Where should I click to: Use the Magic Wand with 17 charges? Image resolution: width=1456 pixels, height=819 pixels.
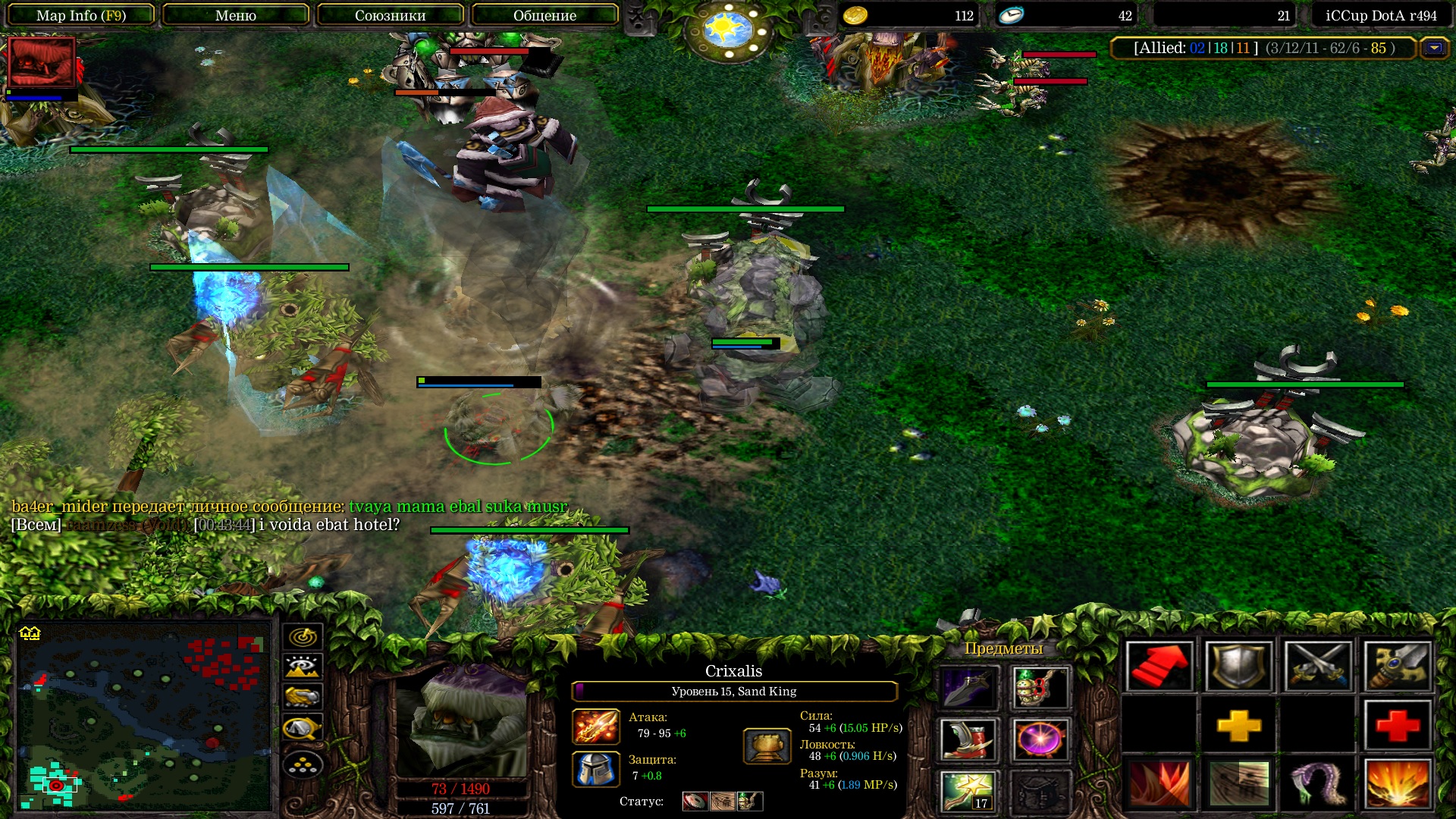[x=968, y=791]
